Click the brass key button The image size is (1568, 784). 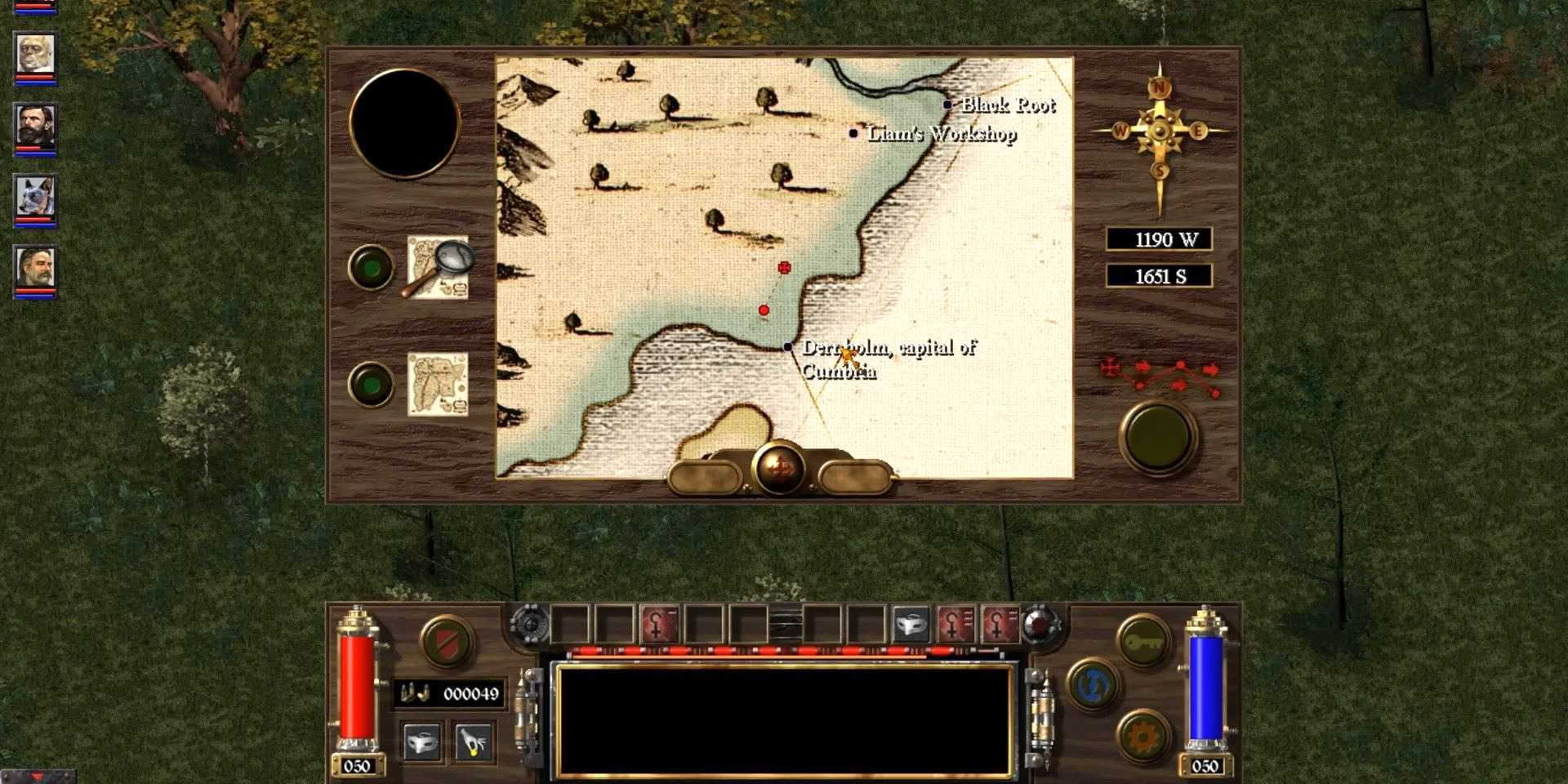coord(1142,643)
